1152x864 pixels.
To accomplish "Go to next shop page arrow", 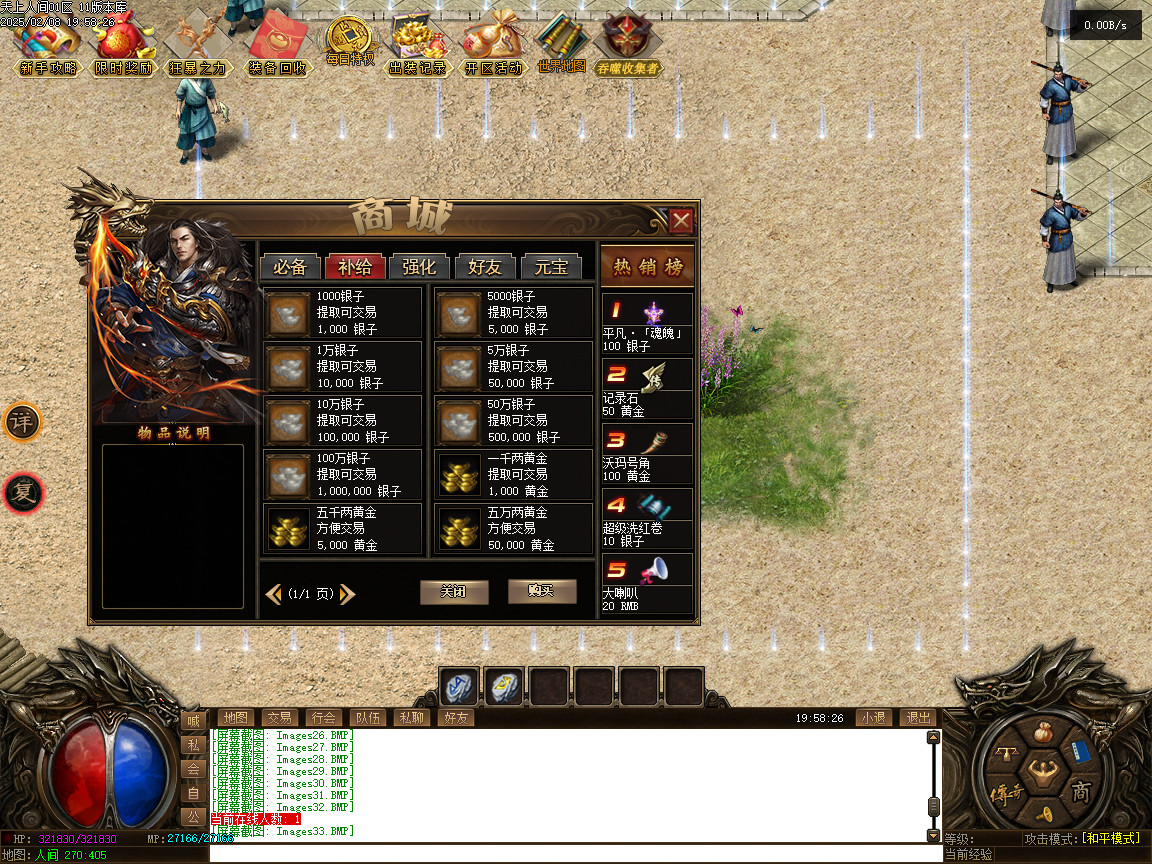I will click(x=348, y=594).
